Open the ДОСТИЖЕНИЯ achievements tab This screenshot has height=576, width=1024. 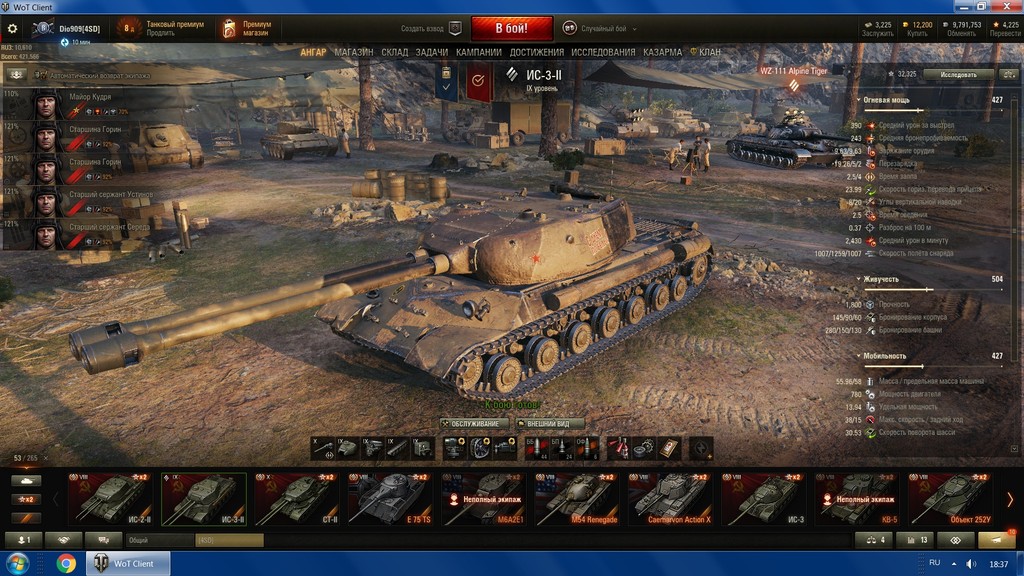536,52
